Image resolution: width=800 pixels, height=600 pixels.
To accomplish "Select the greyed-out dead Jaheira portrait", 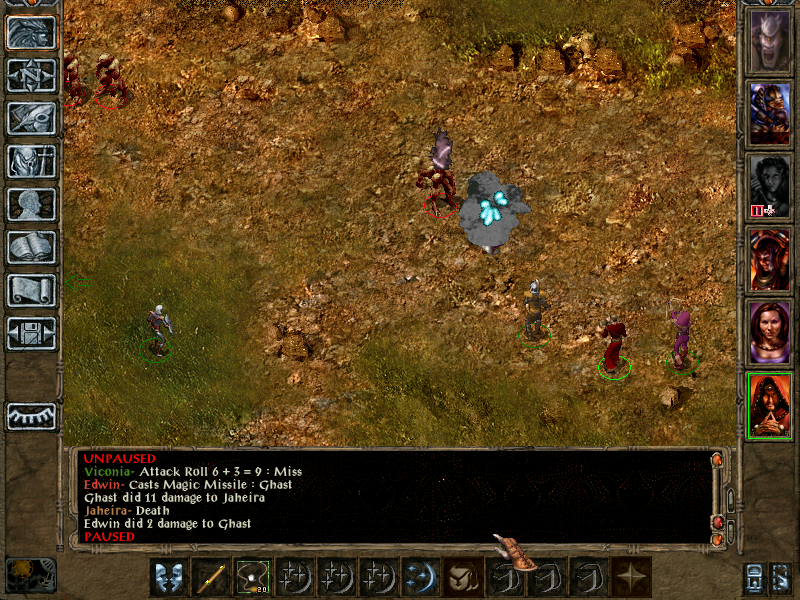I will click(770, 185).
